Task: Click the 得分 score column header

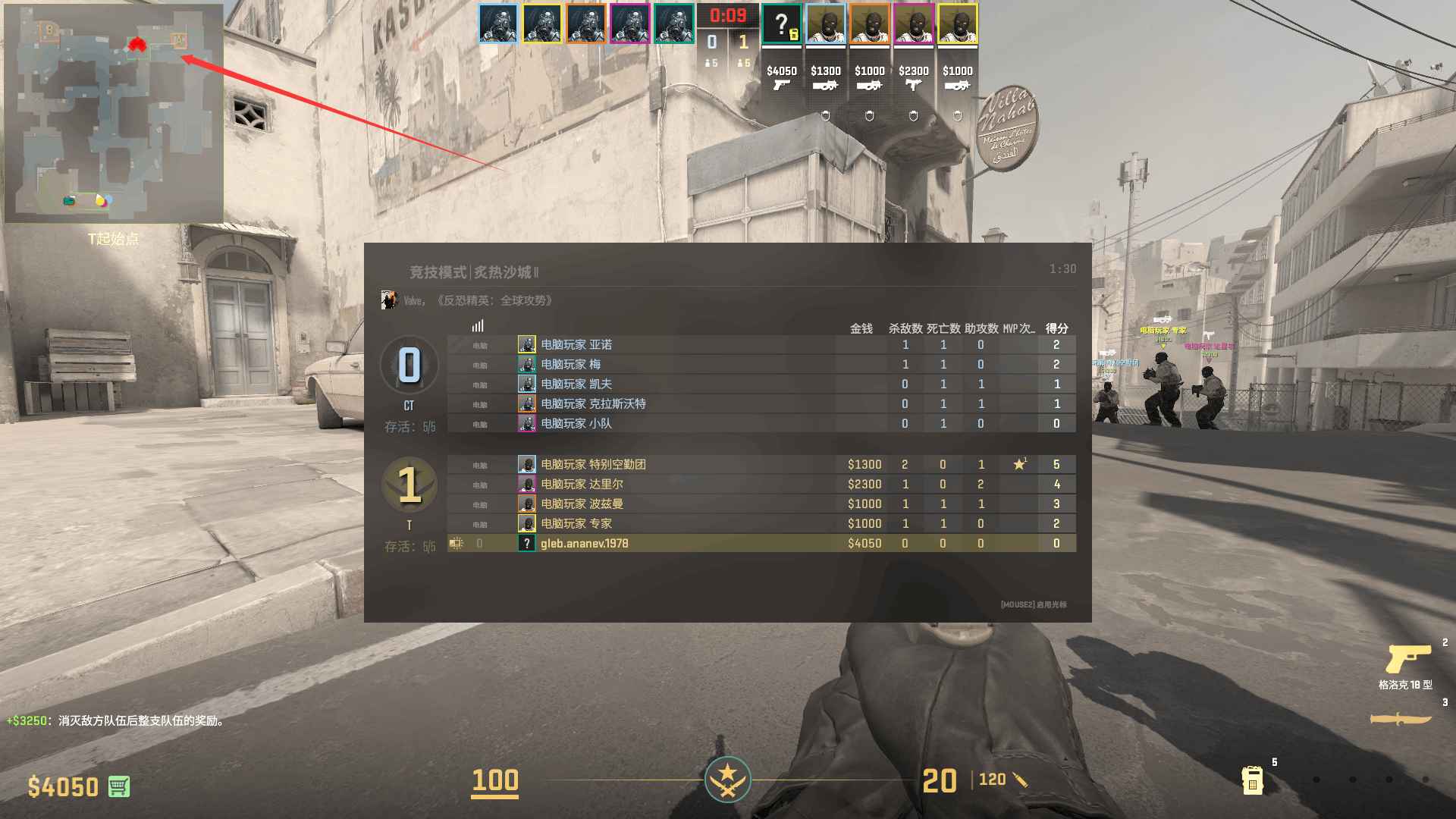Action: (1056, 328)
